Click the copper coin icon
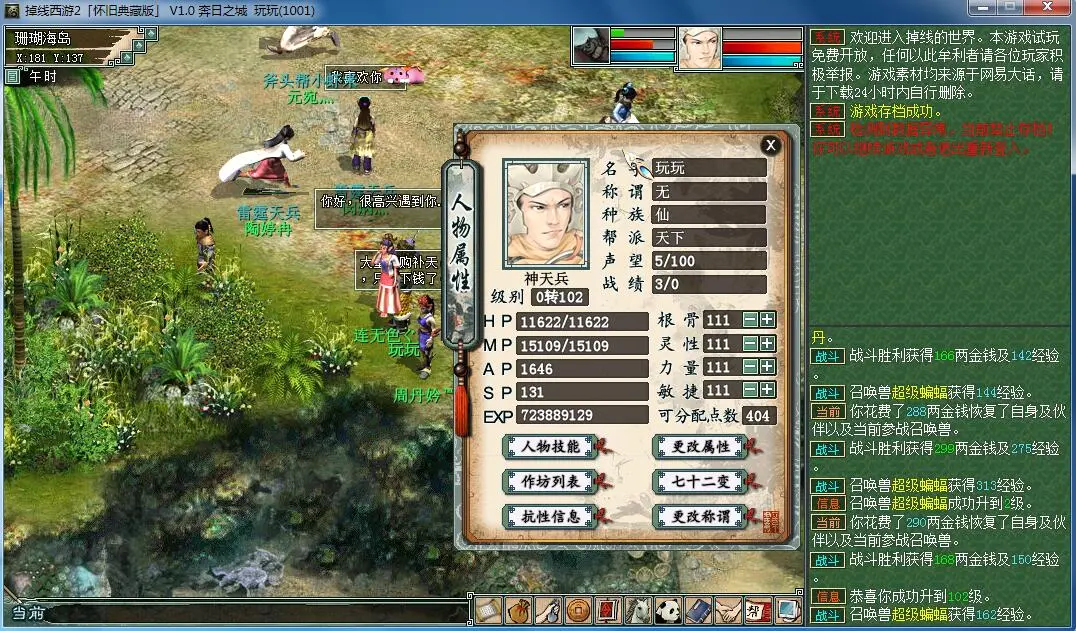1076x631 pixels. click(578, 609)
